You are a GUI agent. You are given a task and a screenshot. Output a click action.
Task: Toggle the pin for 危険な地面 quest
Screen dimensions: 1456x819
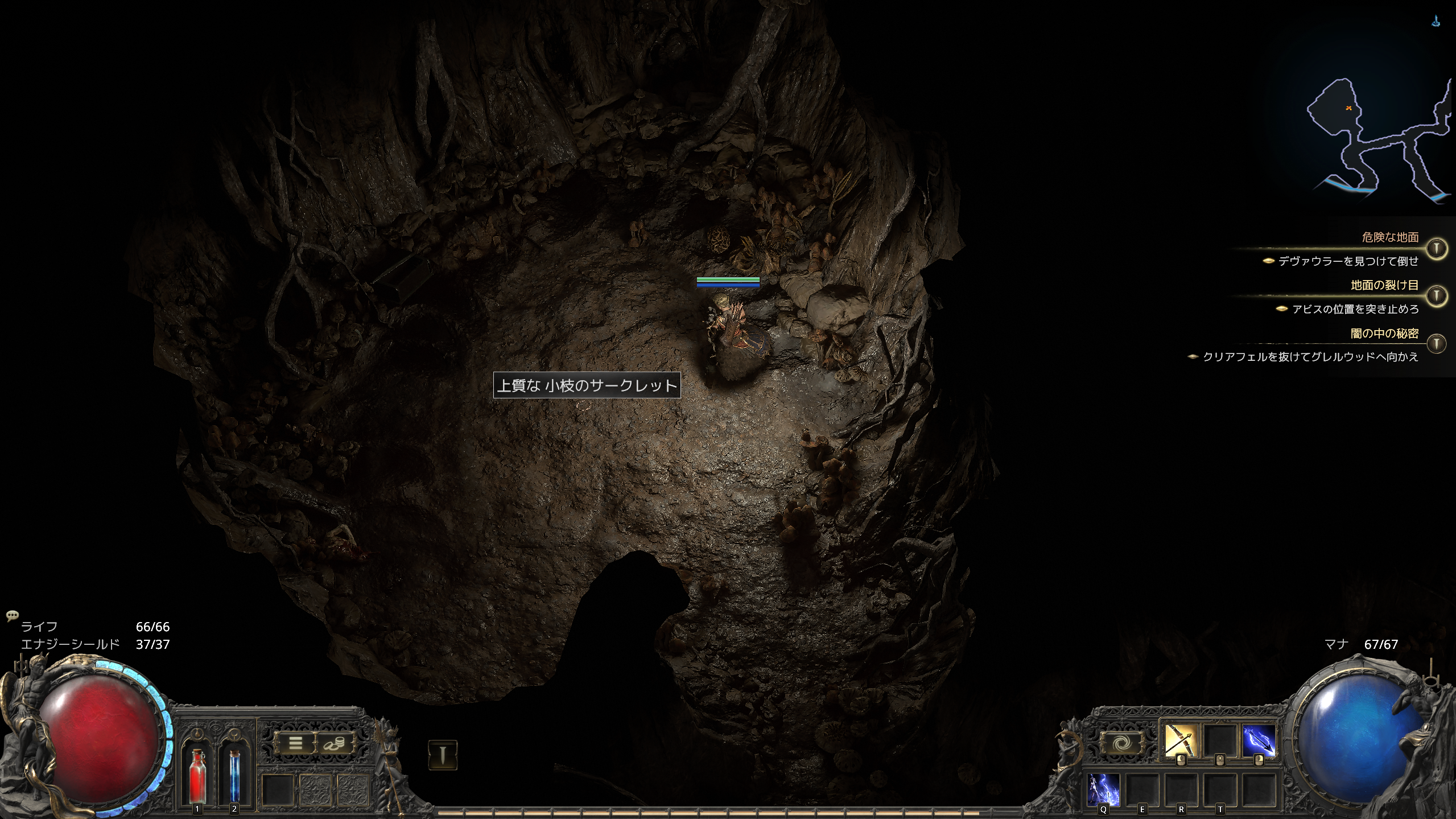click(1437, 248)
